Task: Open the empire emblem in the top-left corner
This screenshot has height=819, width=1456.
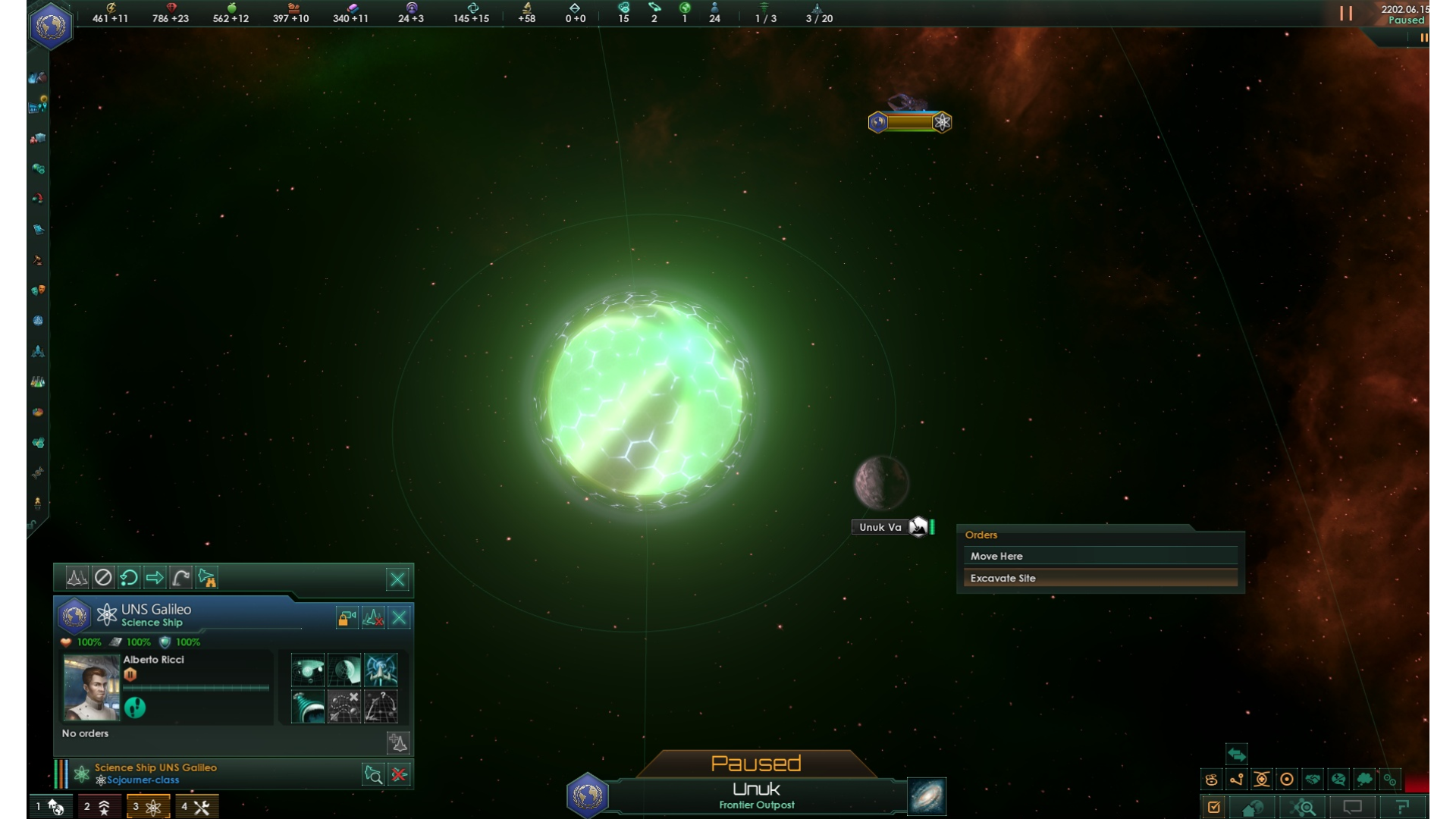Action: tap(51, 26)
